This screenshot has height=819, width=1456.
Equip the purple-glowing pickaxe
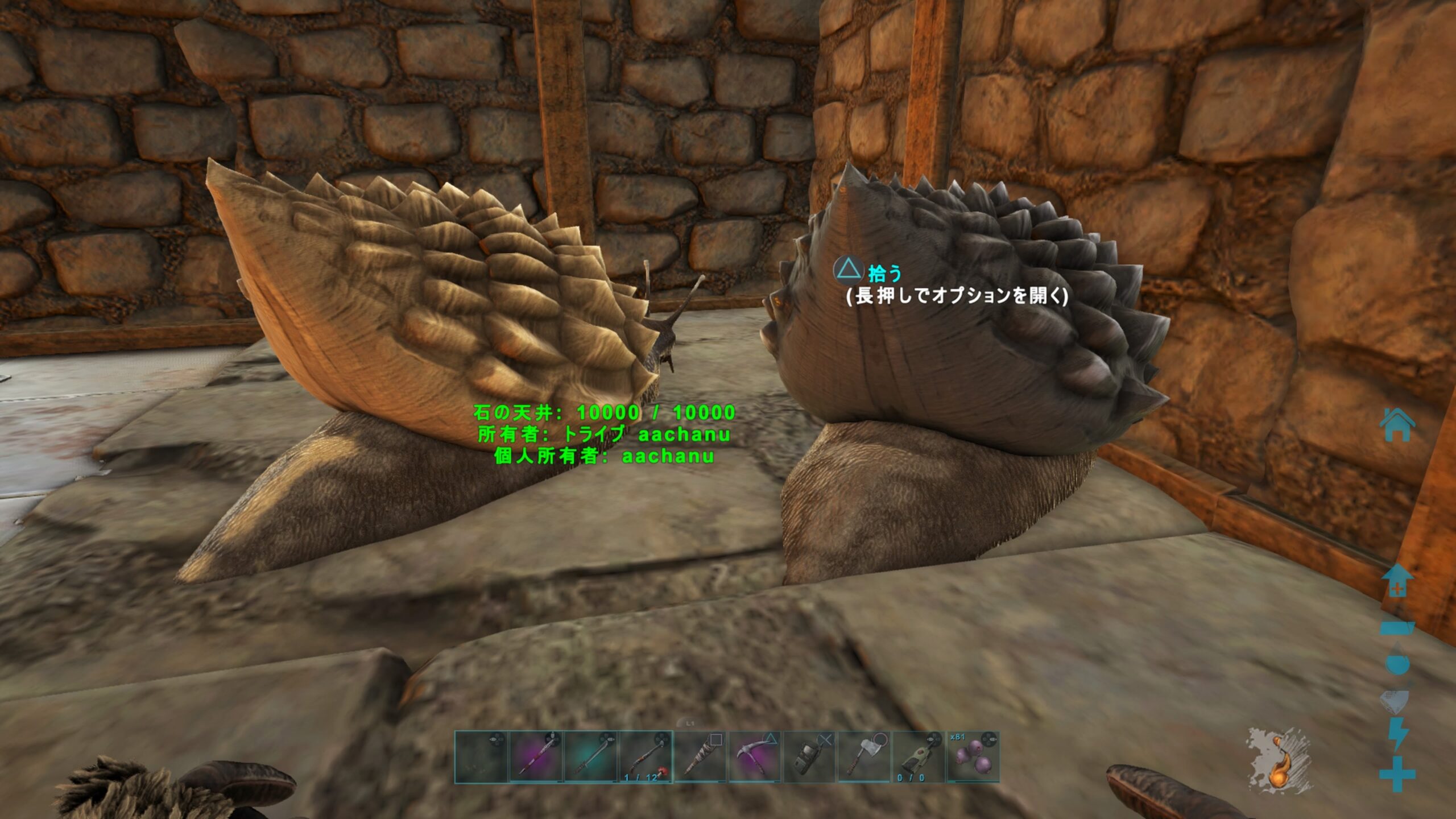pos(755,757)
